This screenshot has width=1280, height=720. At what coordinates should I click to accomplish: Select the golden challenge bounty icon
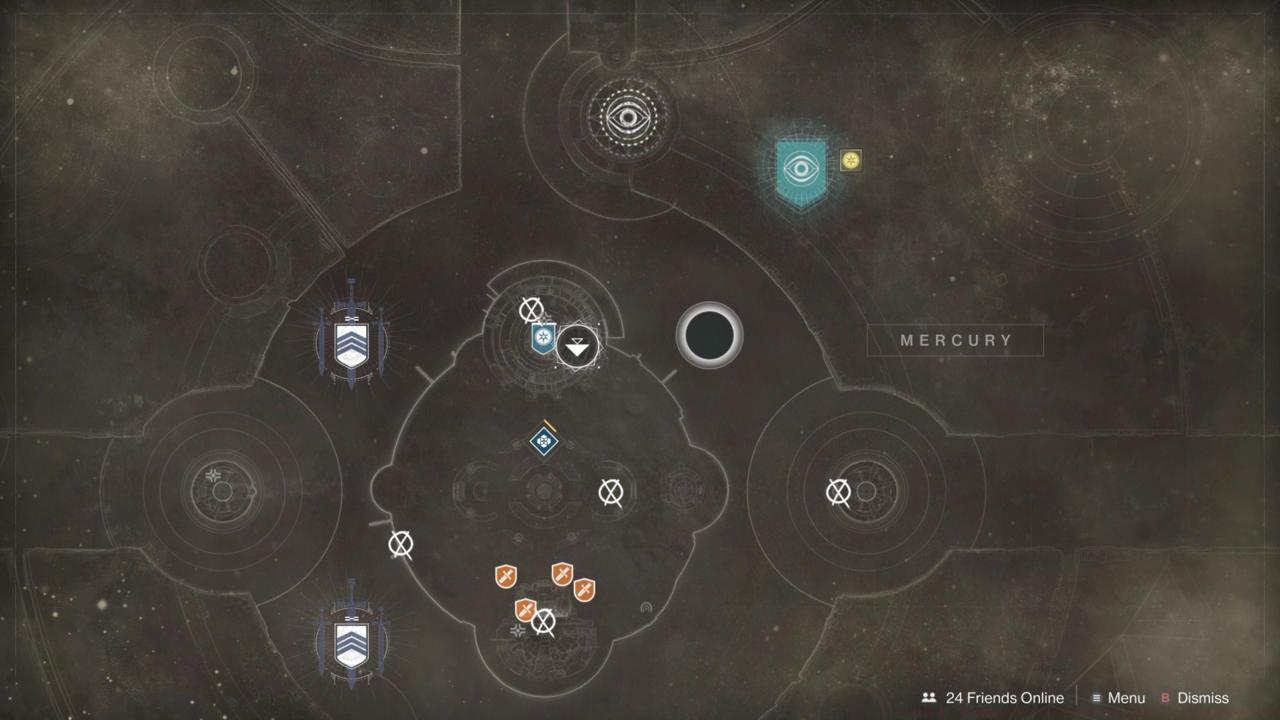coord(851,160)
